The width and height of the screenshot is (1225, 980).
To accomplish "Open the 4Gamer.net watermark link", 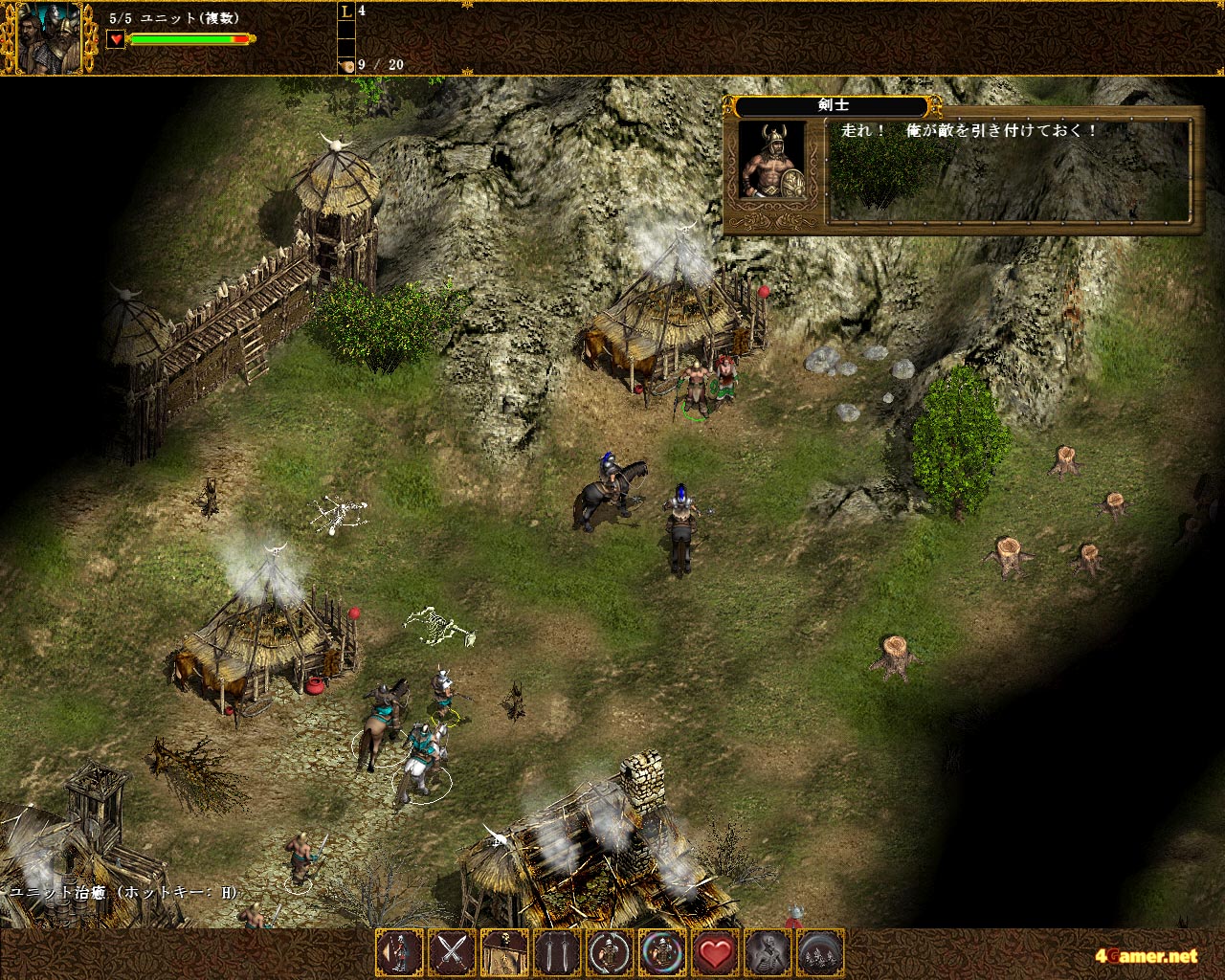I will coord(1147,955).
